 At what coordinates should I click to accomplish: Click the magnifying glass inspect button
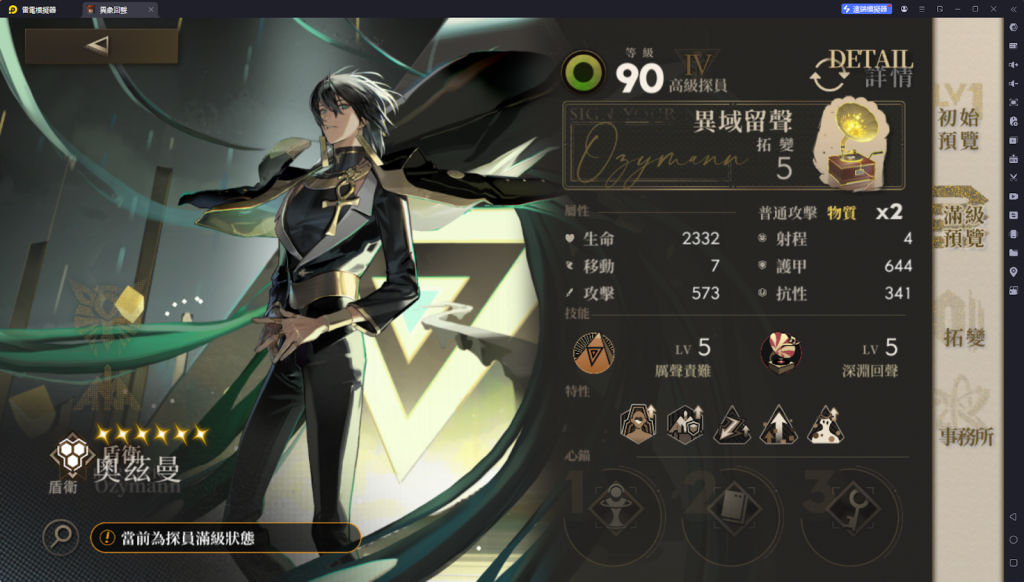(61, 537)
